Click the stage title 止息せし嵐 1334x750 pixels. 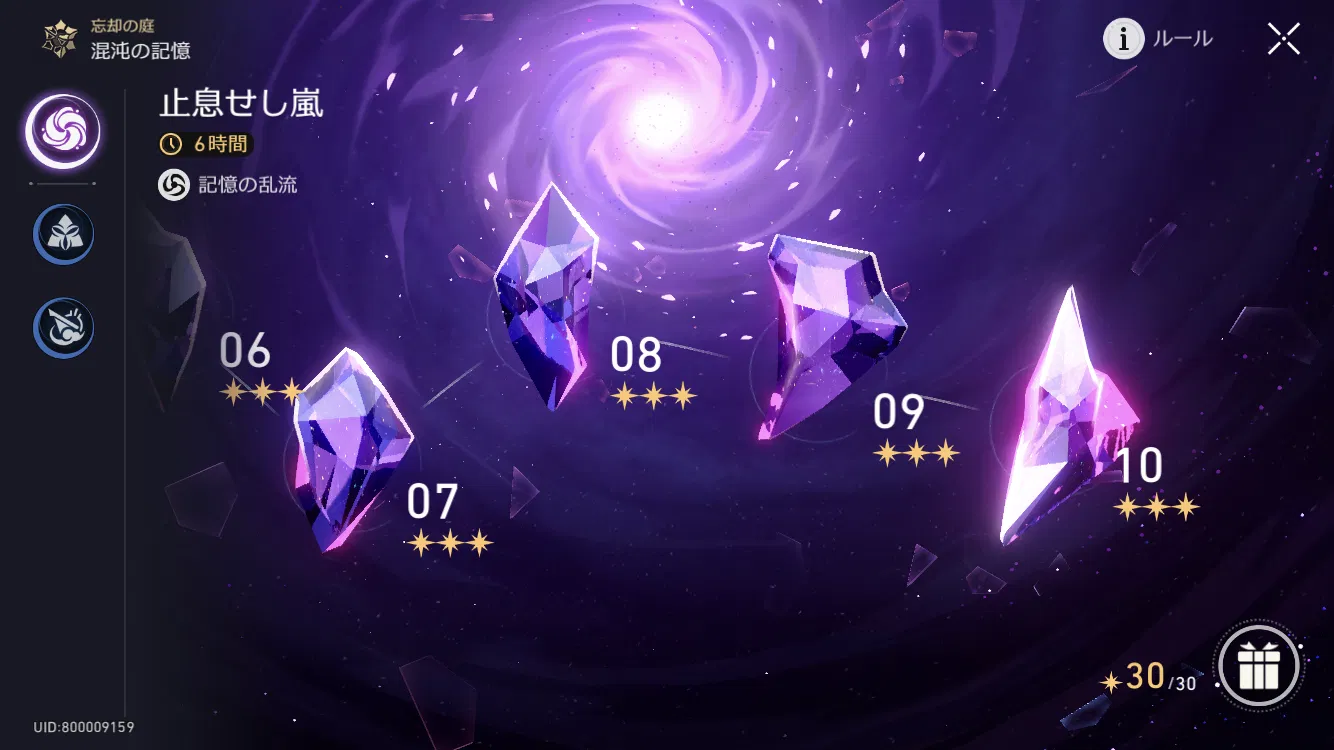point(240,104)
